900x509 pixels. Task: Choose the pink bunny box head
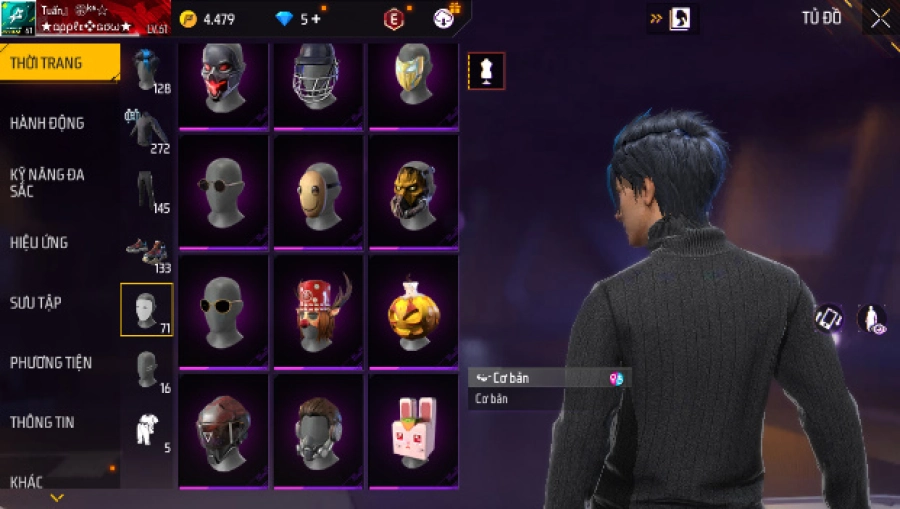point(412,430)
